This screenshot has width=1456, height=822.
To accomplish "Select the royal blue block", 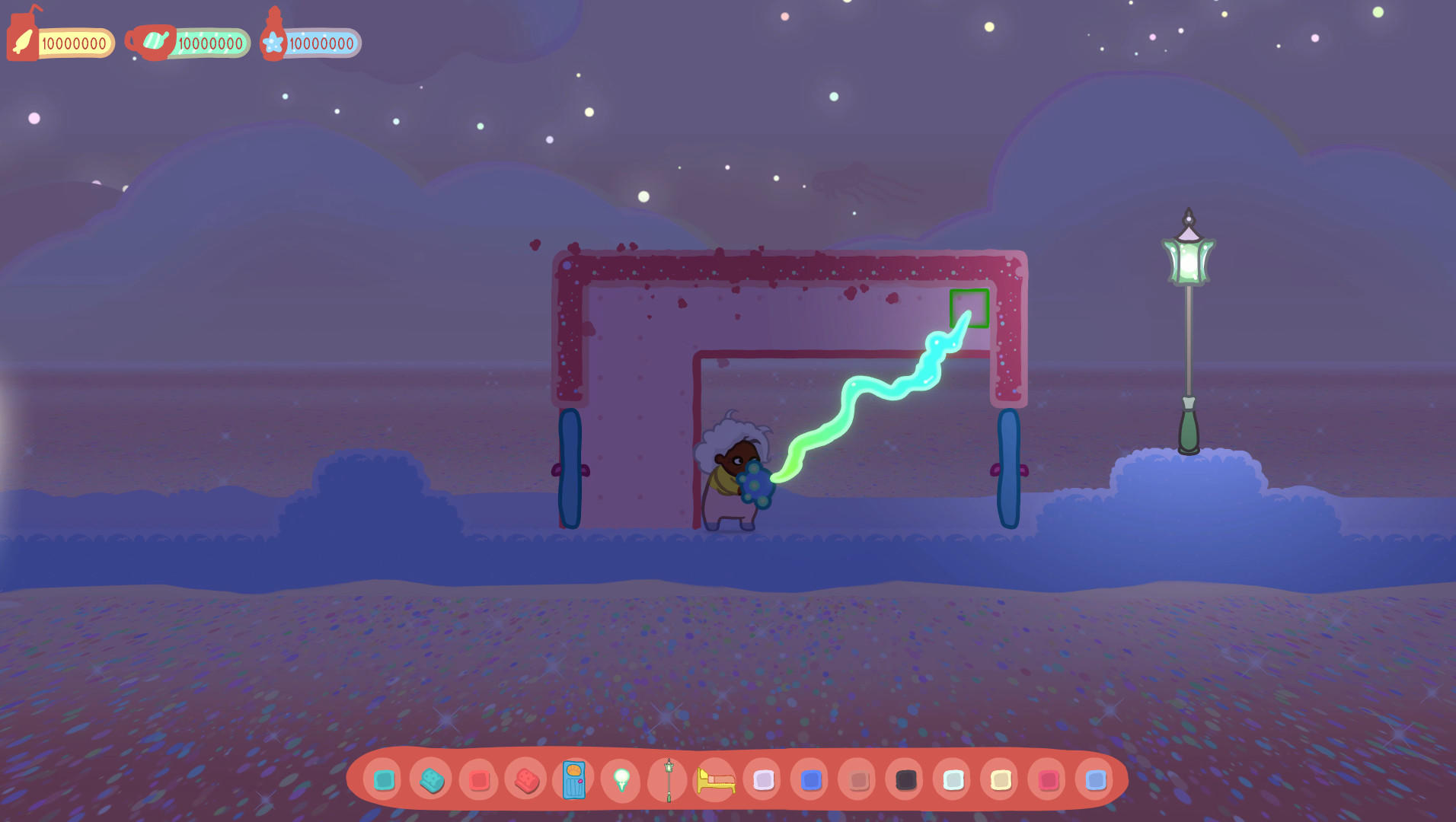I will (810, 780).
